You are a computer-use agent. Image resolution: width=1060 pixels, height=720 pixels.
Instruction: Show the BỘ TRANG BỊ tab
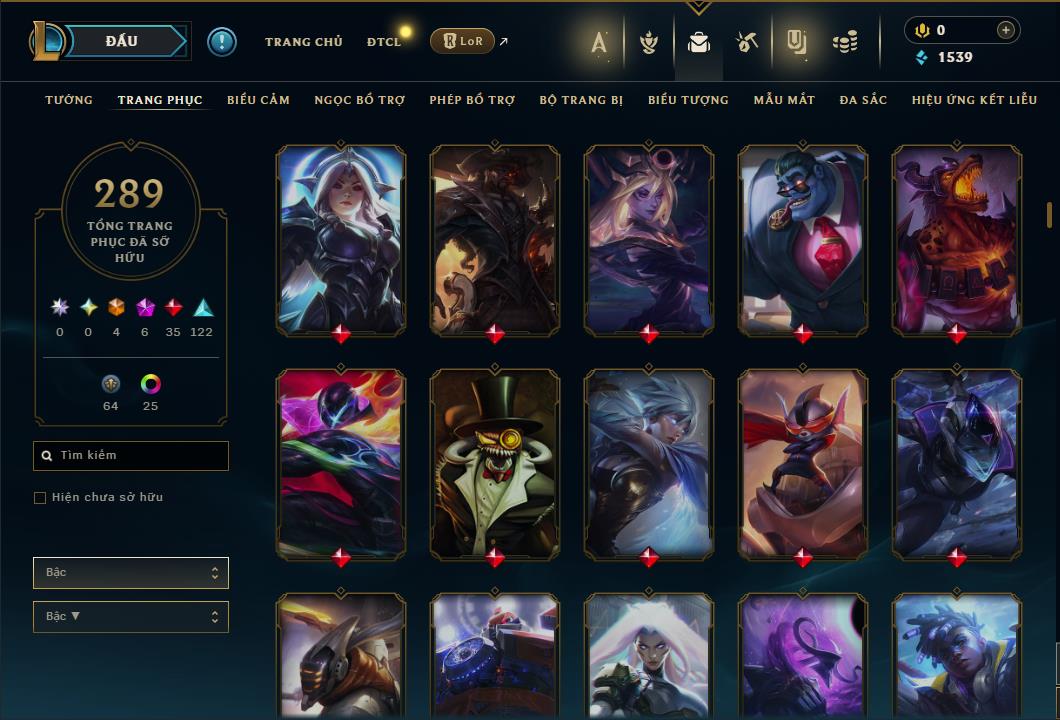pyautogui.click(x=581, y=100)
